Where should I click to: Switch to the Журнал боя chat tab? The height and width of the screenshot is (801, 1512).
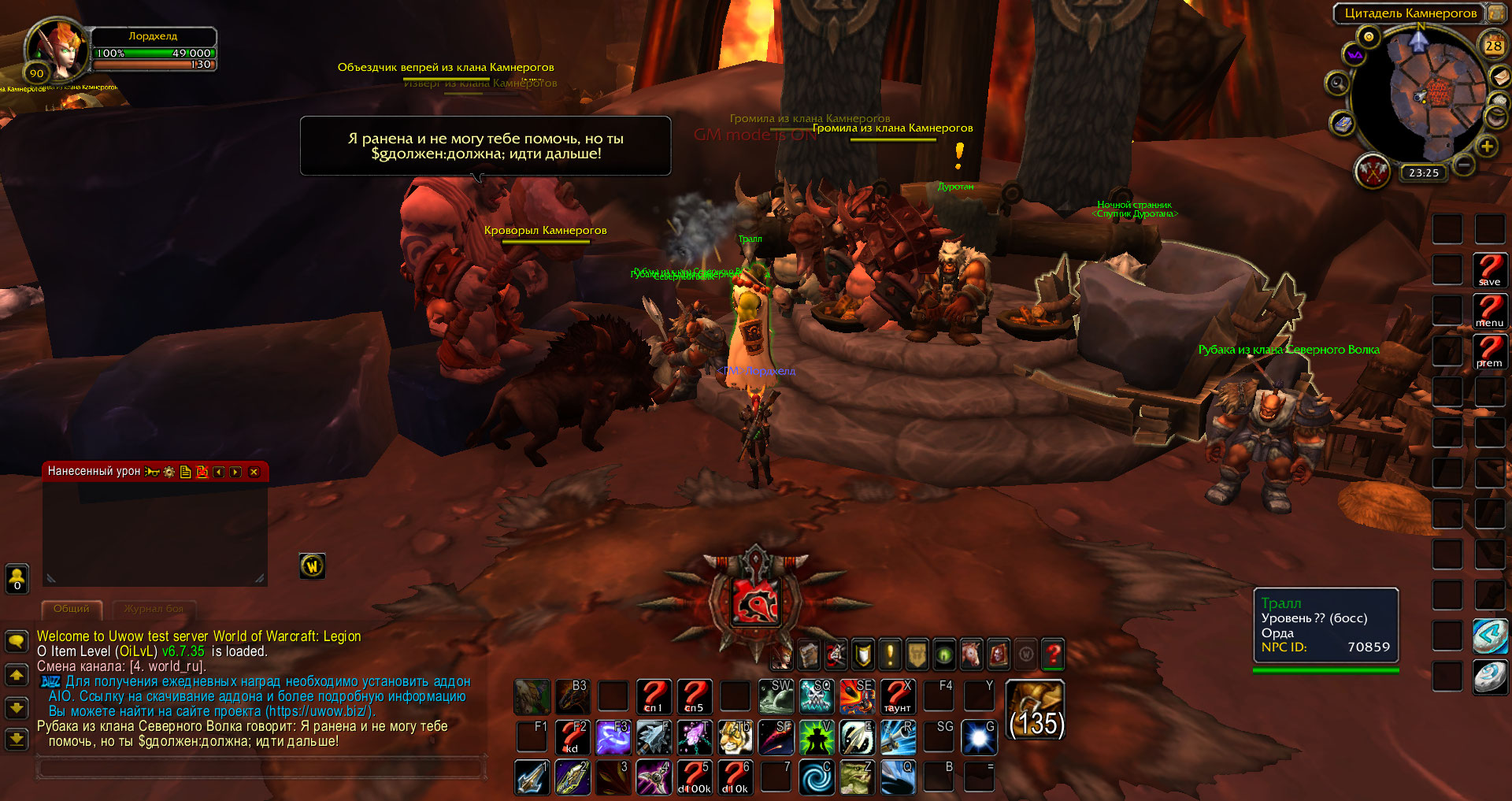point(154,609)
